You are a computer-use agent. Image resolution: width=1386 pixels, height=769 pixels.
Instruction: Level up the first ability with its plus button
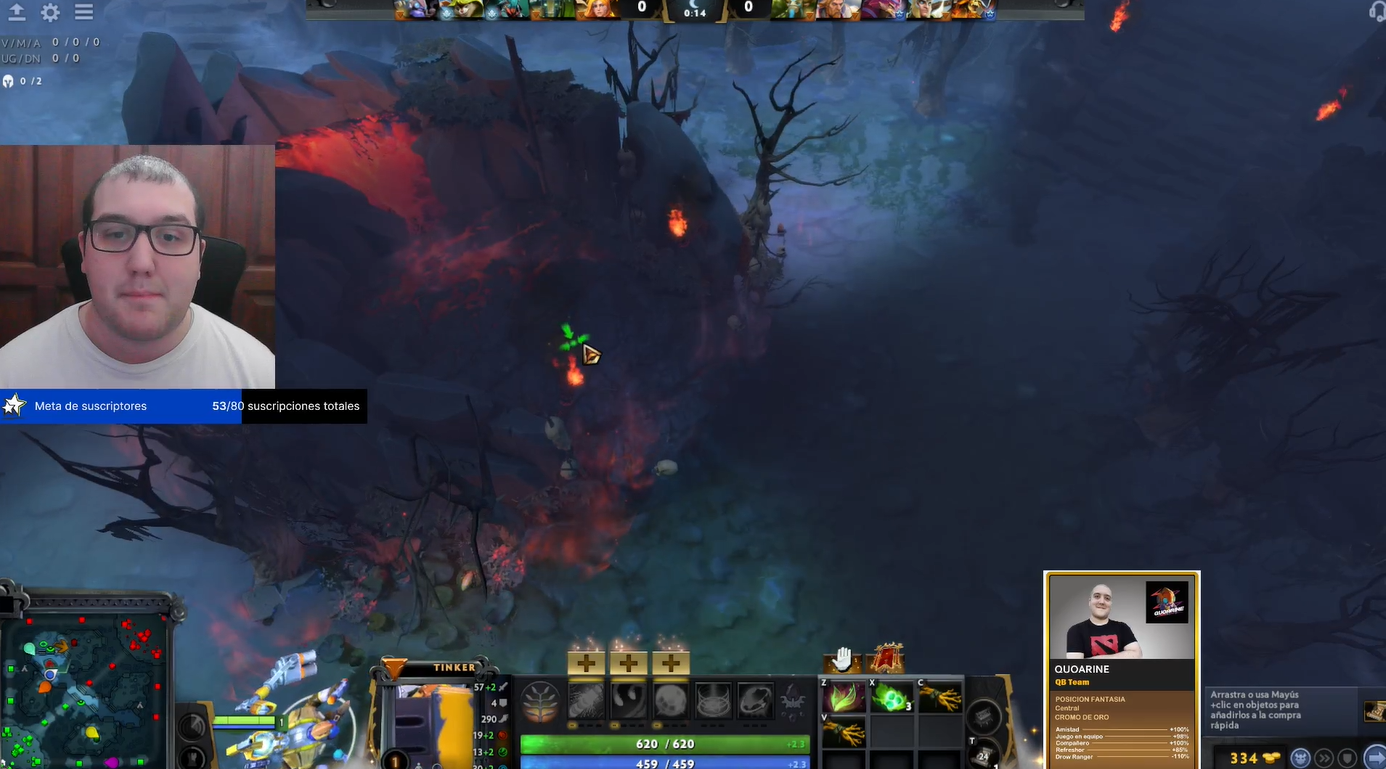586,662
